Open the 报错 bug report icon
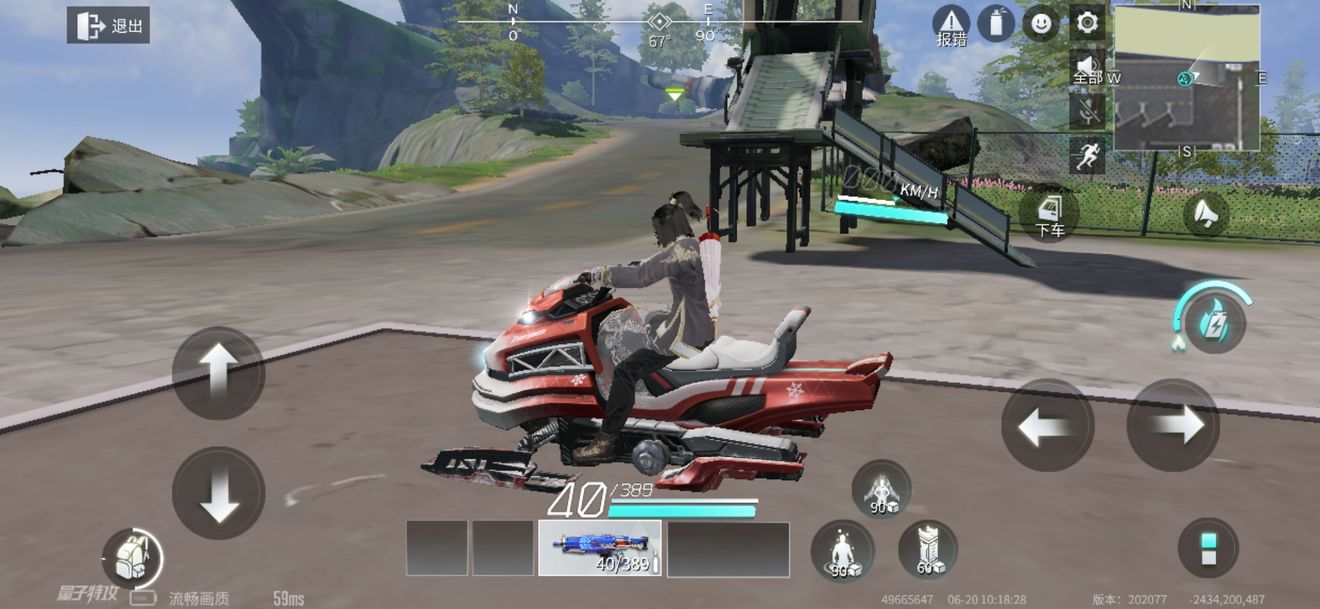Viewport: 1320px width, 609px height. point(951,25)
